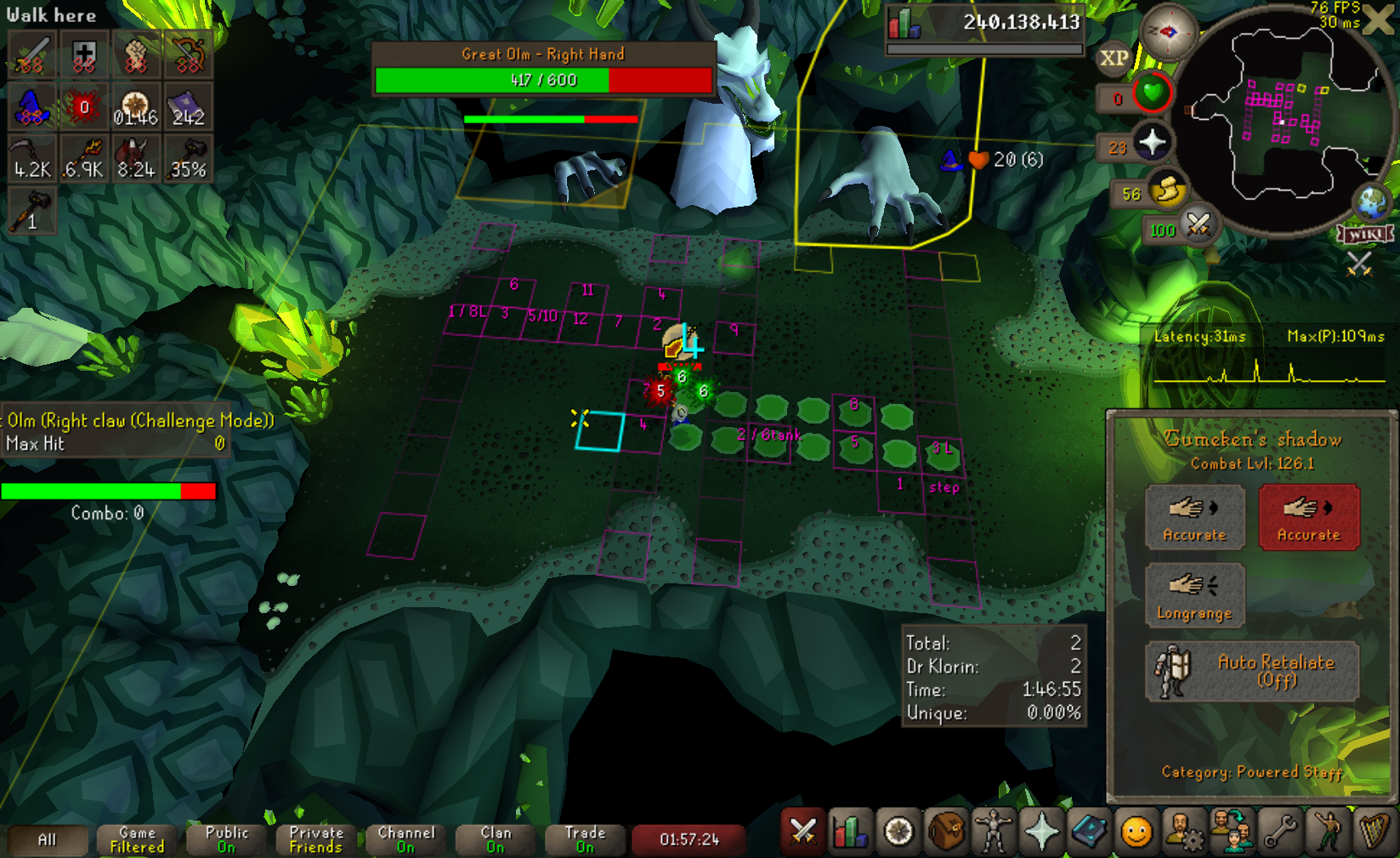The width and height of the screenshot is (1400, 858).
Task: Open the harp Music player tab
Action: (1374, 832)
